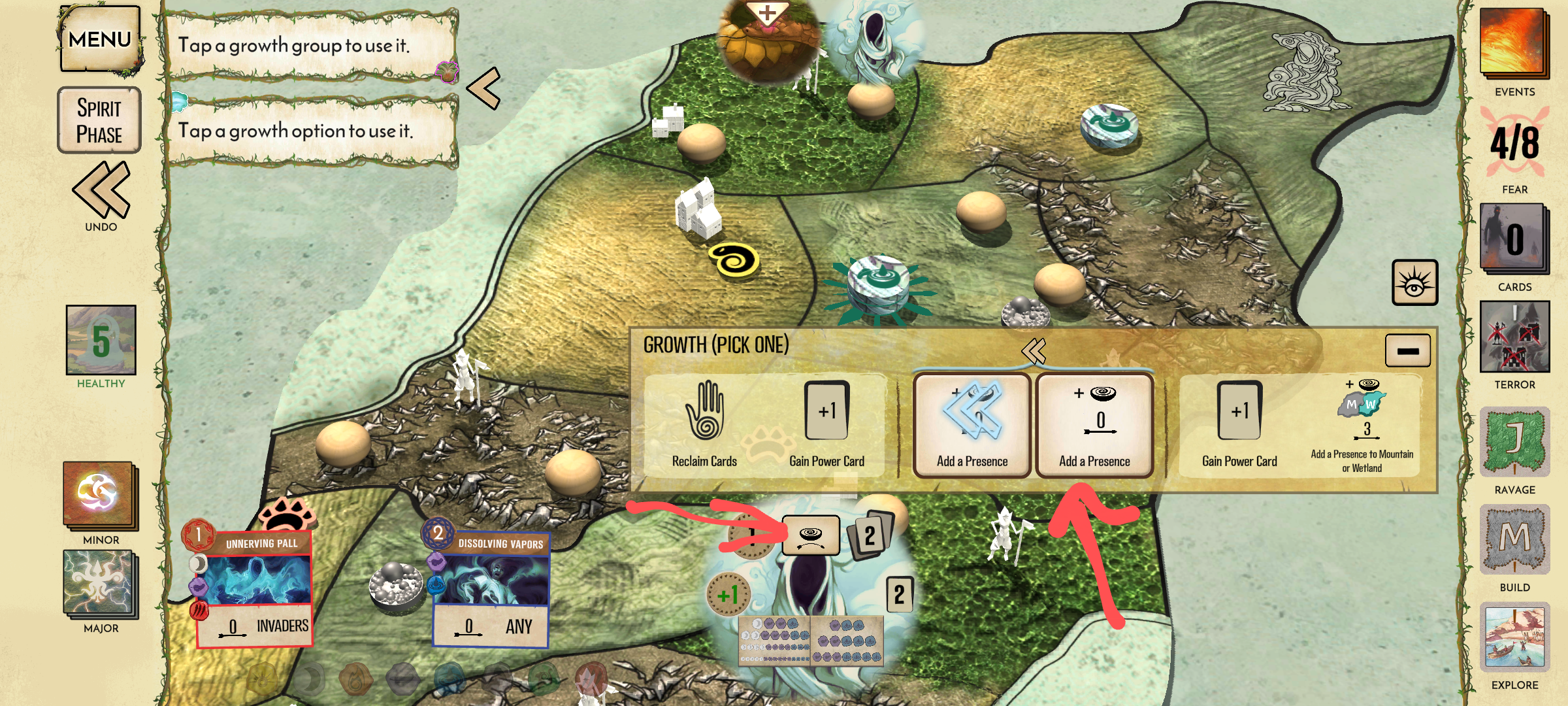The height and width of the screenshot is (706, 1568).
Task: Inspect the Terror level card
Action: tap(1514, 337)
